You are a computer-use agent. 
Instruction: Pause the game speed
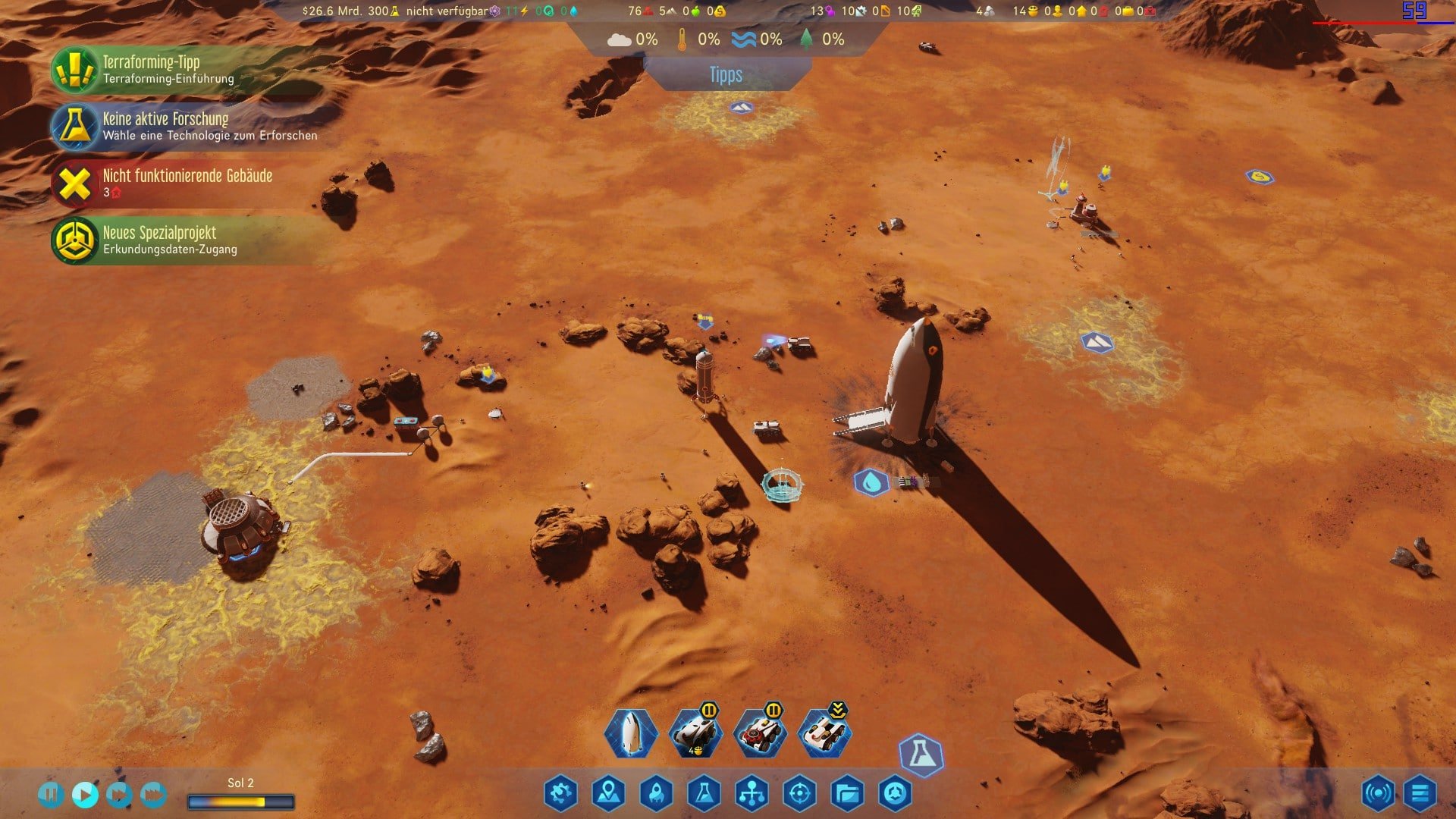51,794
